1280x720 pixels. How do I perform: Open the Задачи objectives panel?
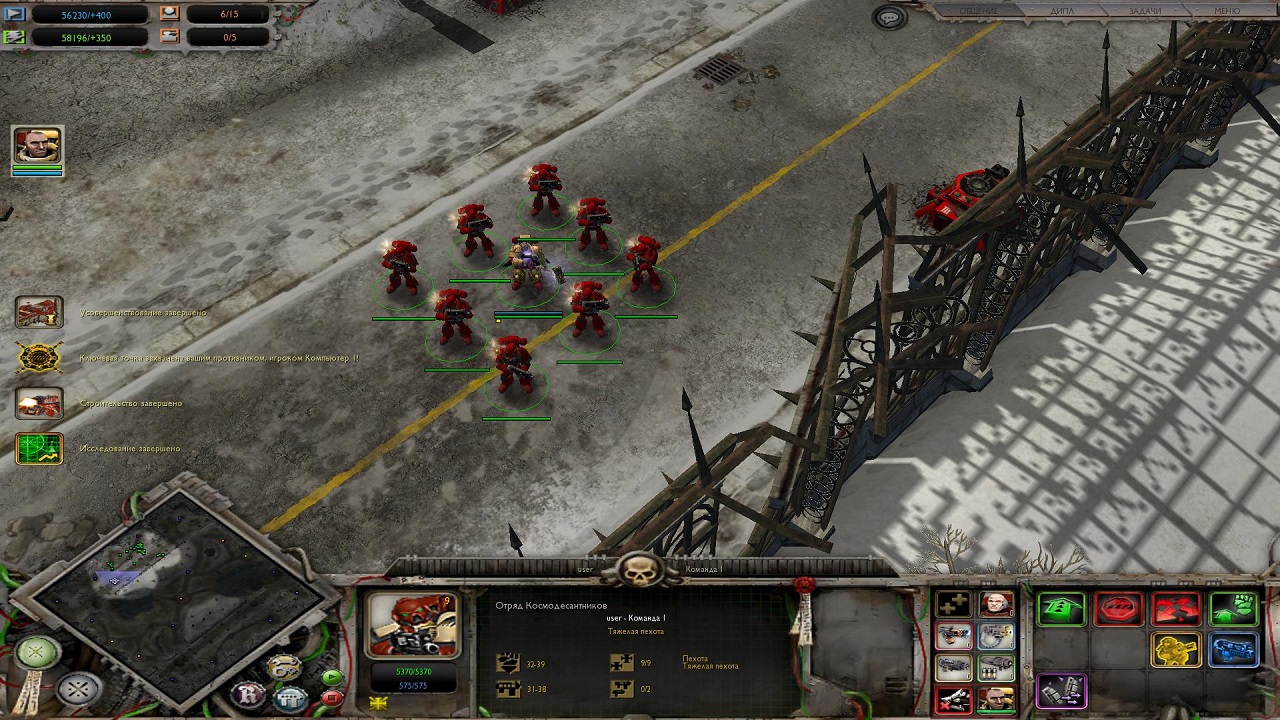1144,11
